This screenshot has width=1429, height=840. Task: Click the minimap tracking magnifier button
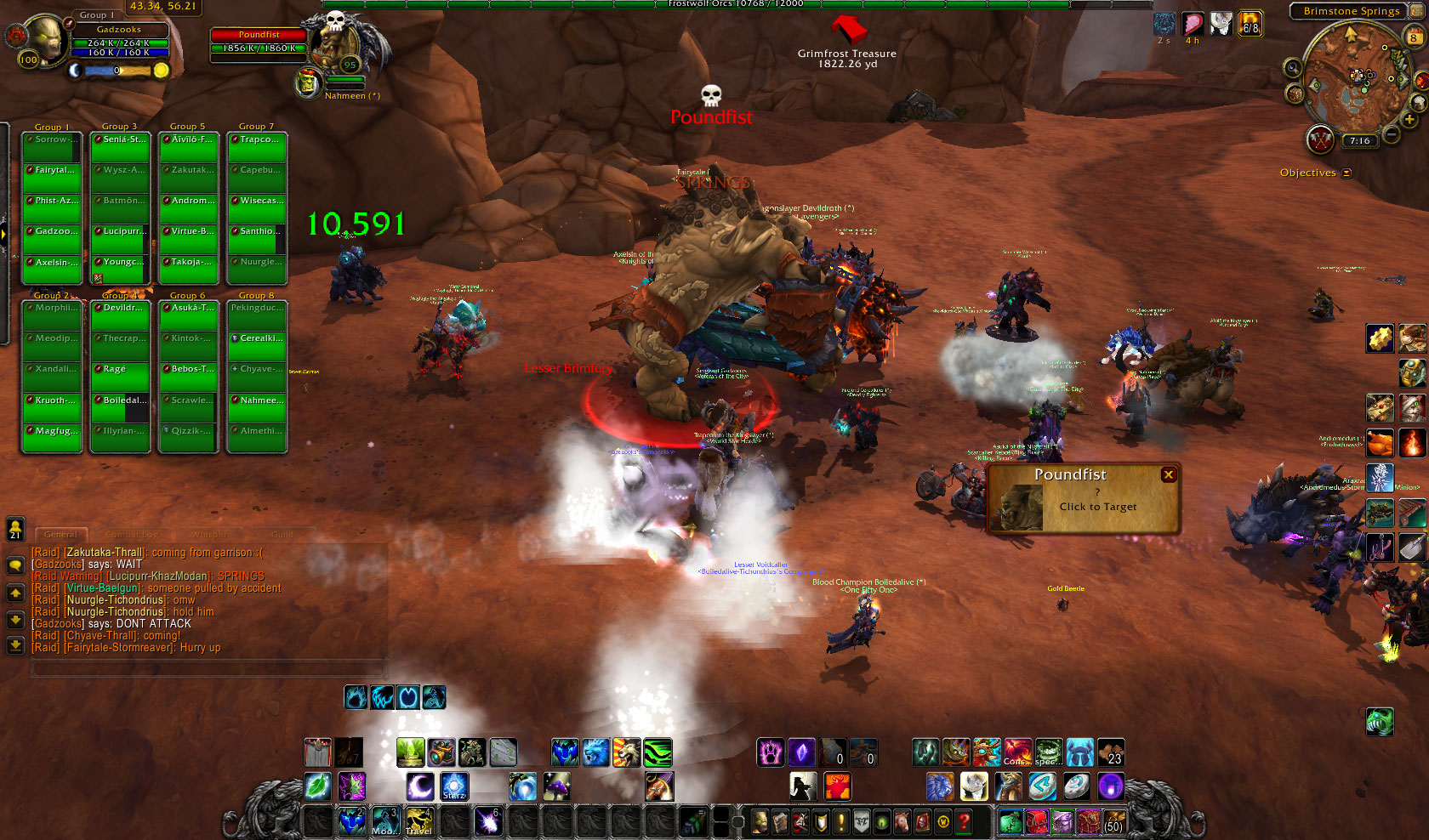pyautogui.click(x=1293, y=67)
